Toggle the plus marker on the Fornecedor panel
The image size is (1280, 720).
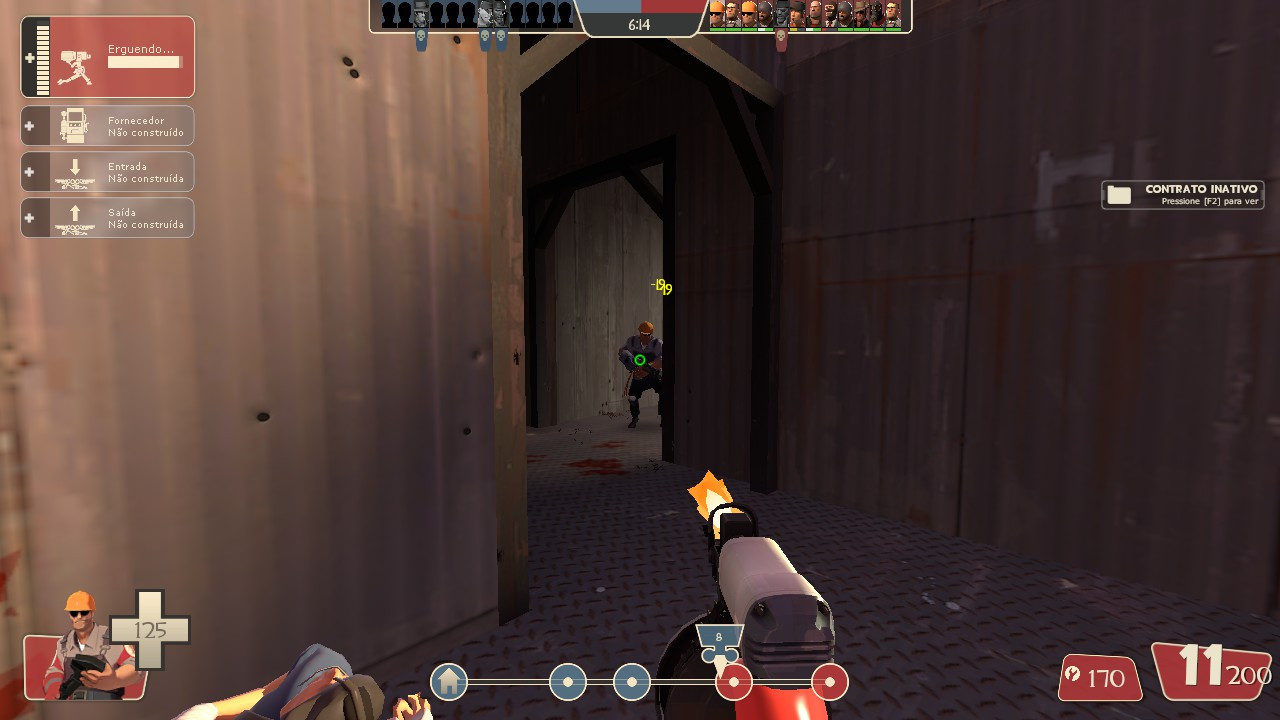point(27,125)
